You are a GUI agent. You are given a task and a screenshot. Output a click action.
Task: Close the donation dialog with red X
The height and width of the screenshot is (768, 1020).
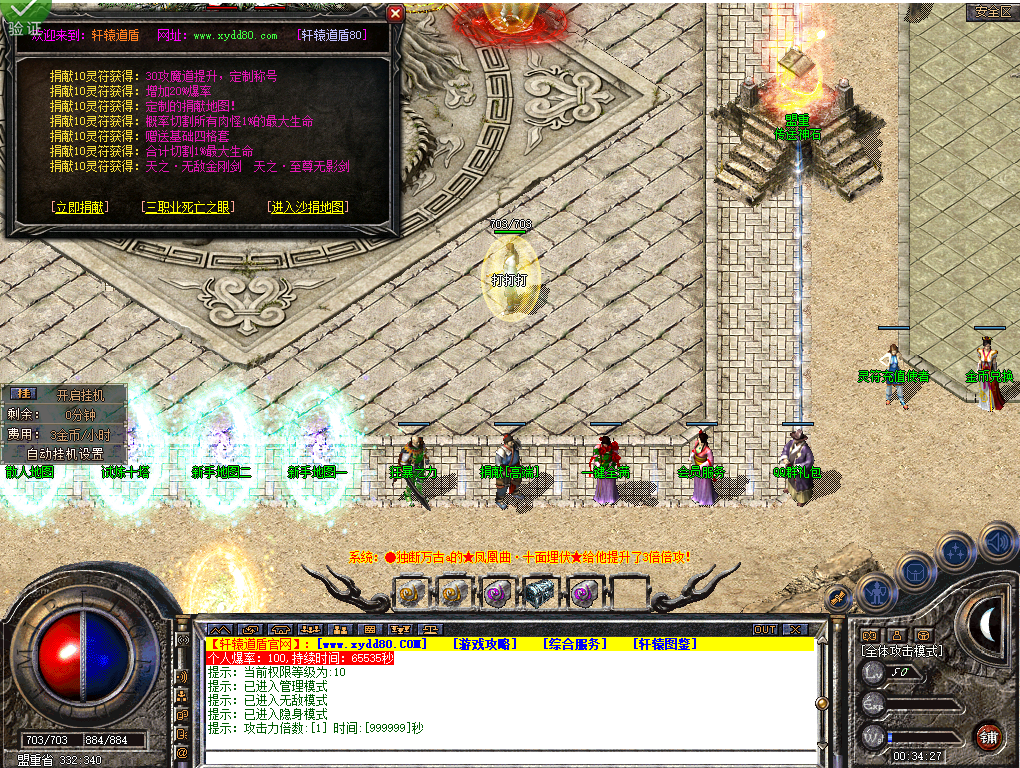point(395,13)
